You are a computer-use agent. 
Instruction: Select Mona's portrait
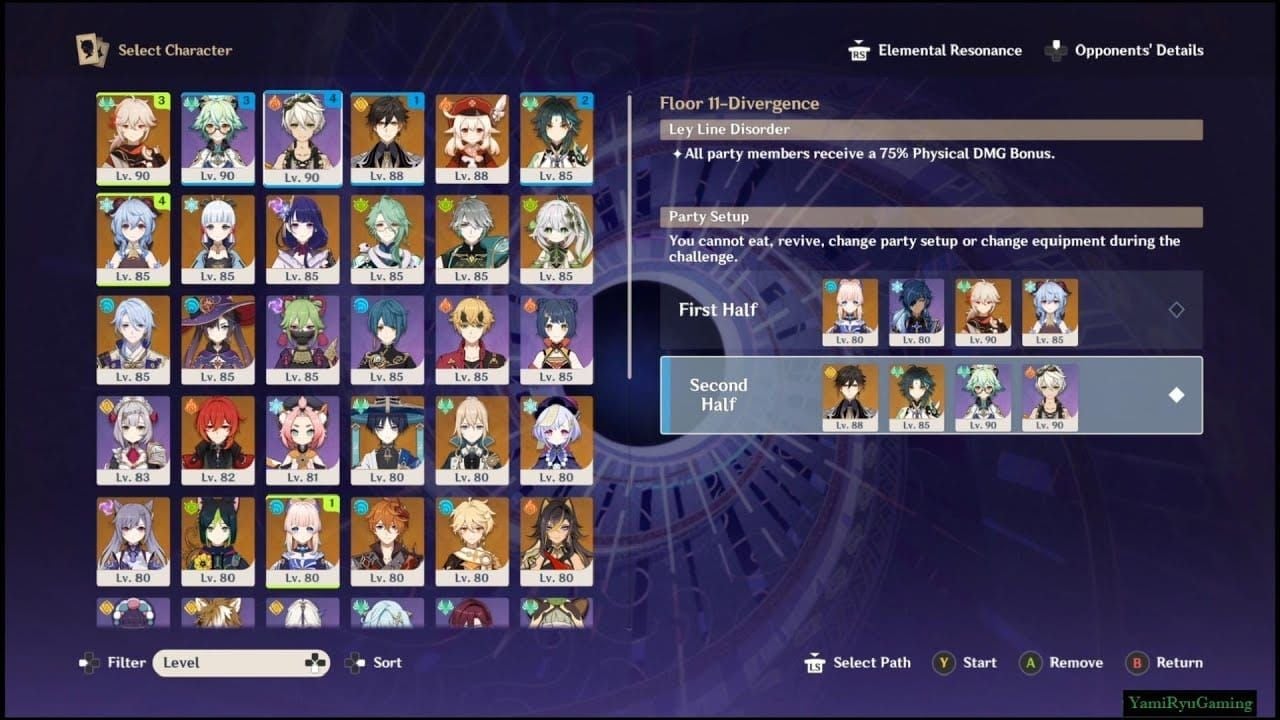[x=217, y=340]
